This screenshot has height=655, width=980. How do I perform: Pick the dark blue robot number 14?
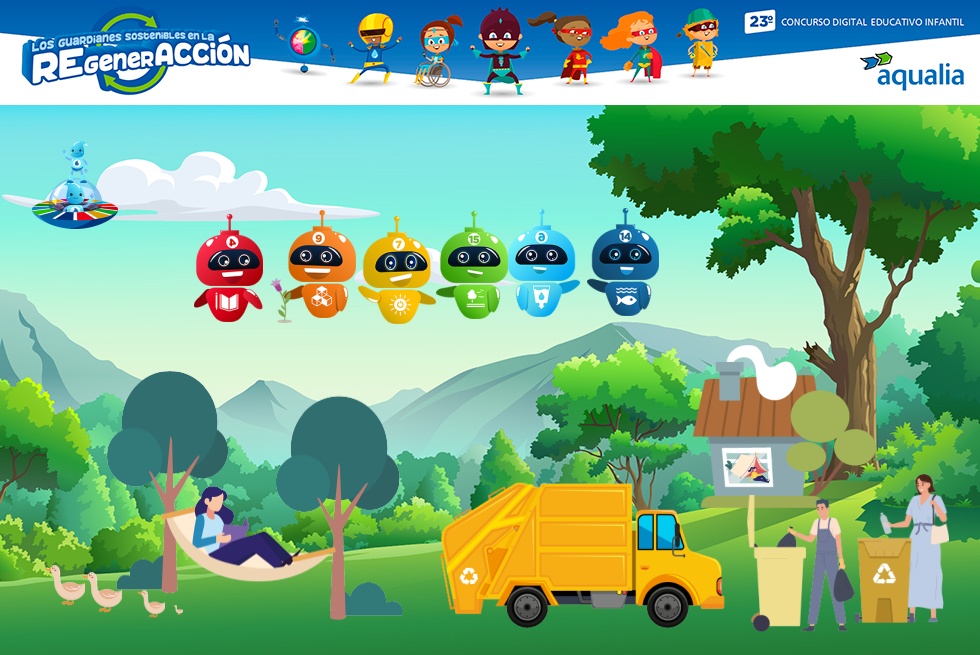pyautogui.click(x=624, y=270)
